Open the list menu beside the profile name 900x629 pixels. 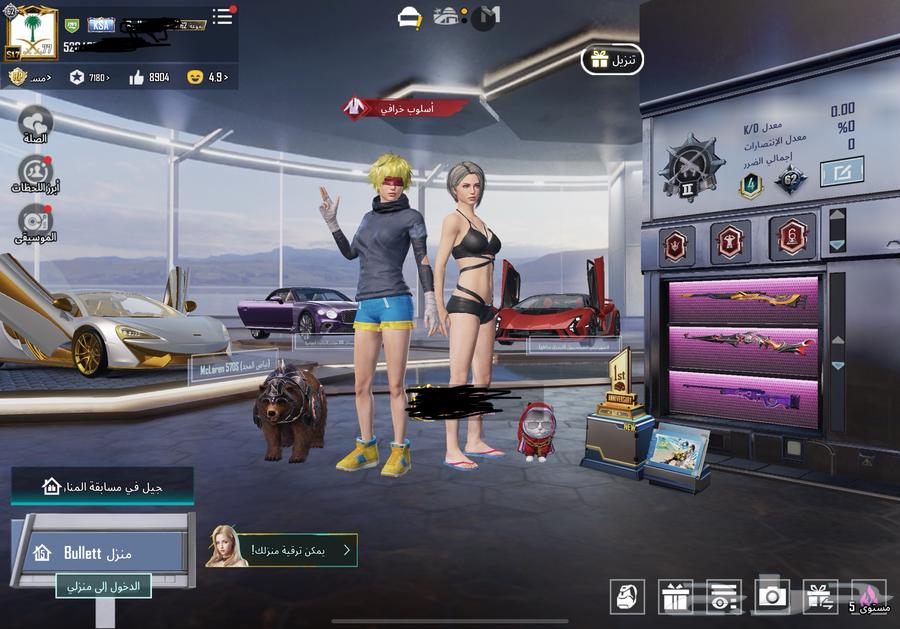tap(222, 17)
